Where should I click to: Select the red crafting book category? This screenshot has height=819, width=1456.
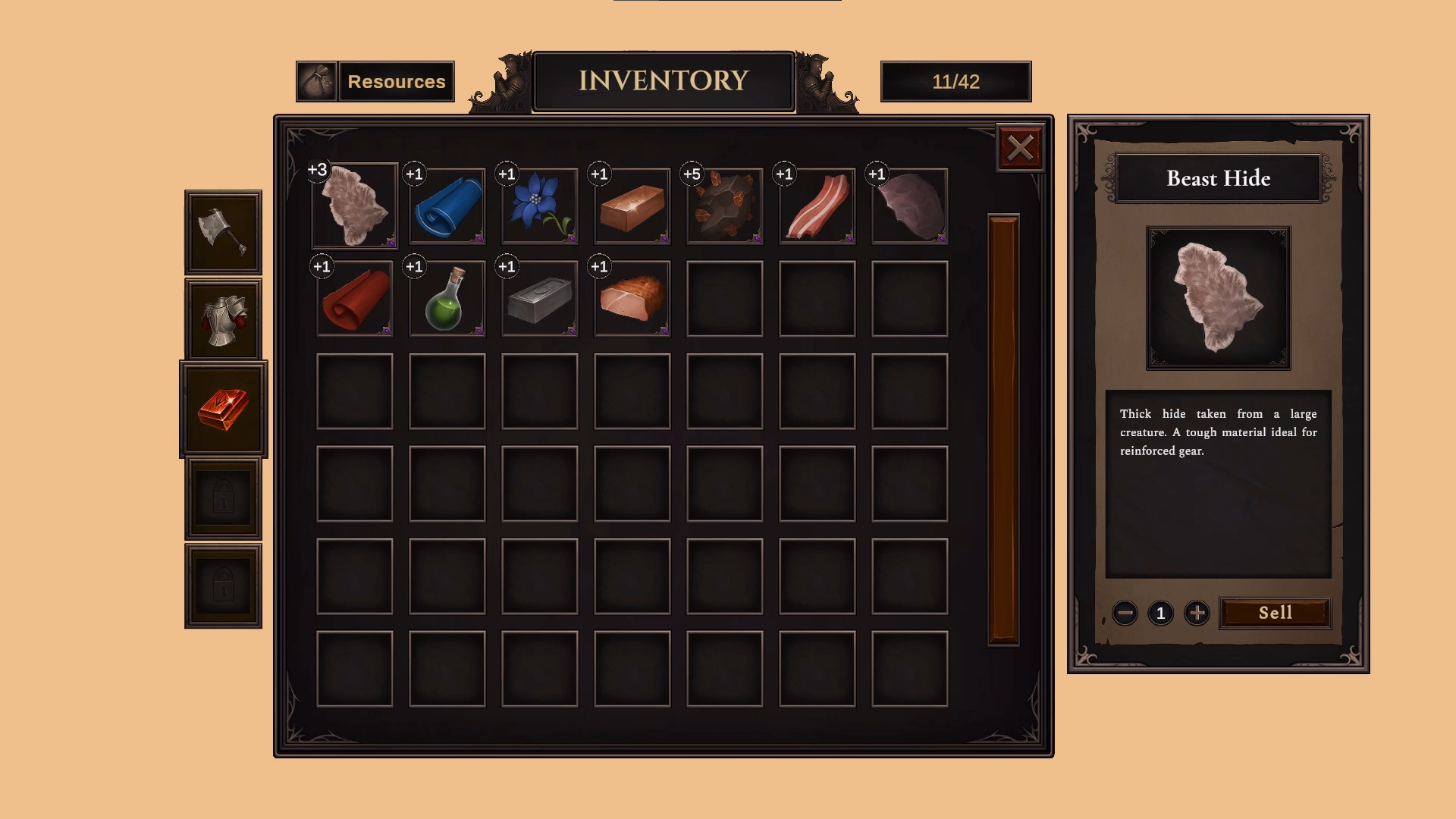[x=222, y=409]
